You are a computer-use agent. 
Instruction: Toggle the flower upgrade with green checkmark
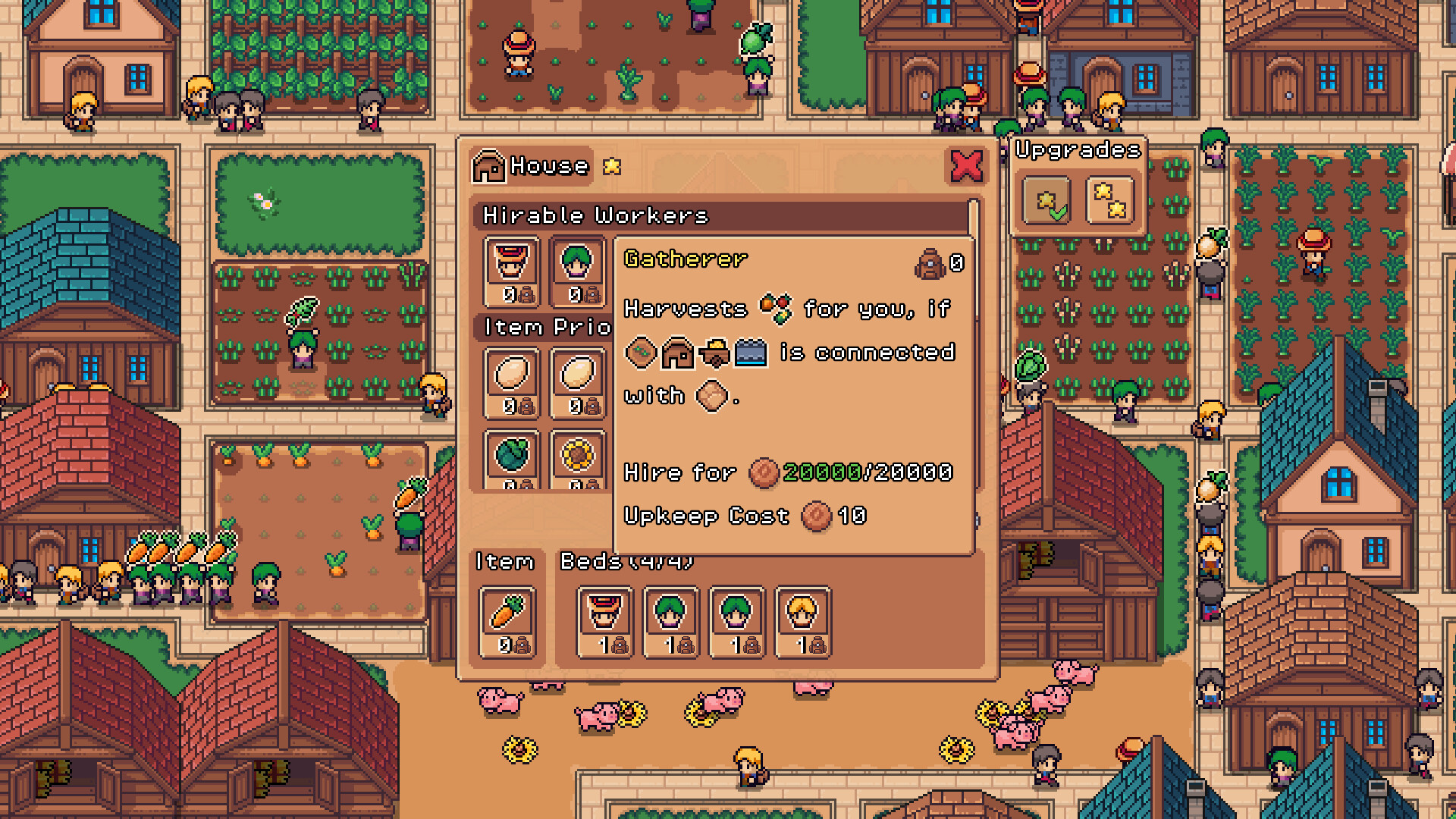click(x=1046, y=199)
